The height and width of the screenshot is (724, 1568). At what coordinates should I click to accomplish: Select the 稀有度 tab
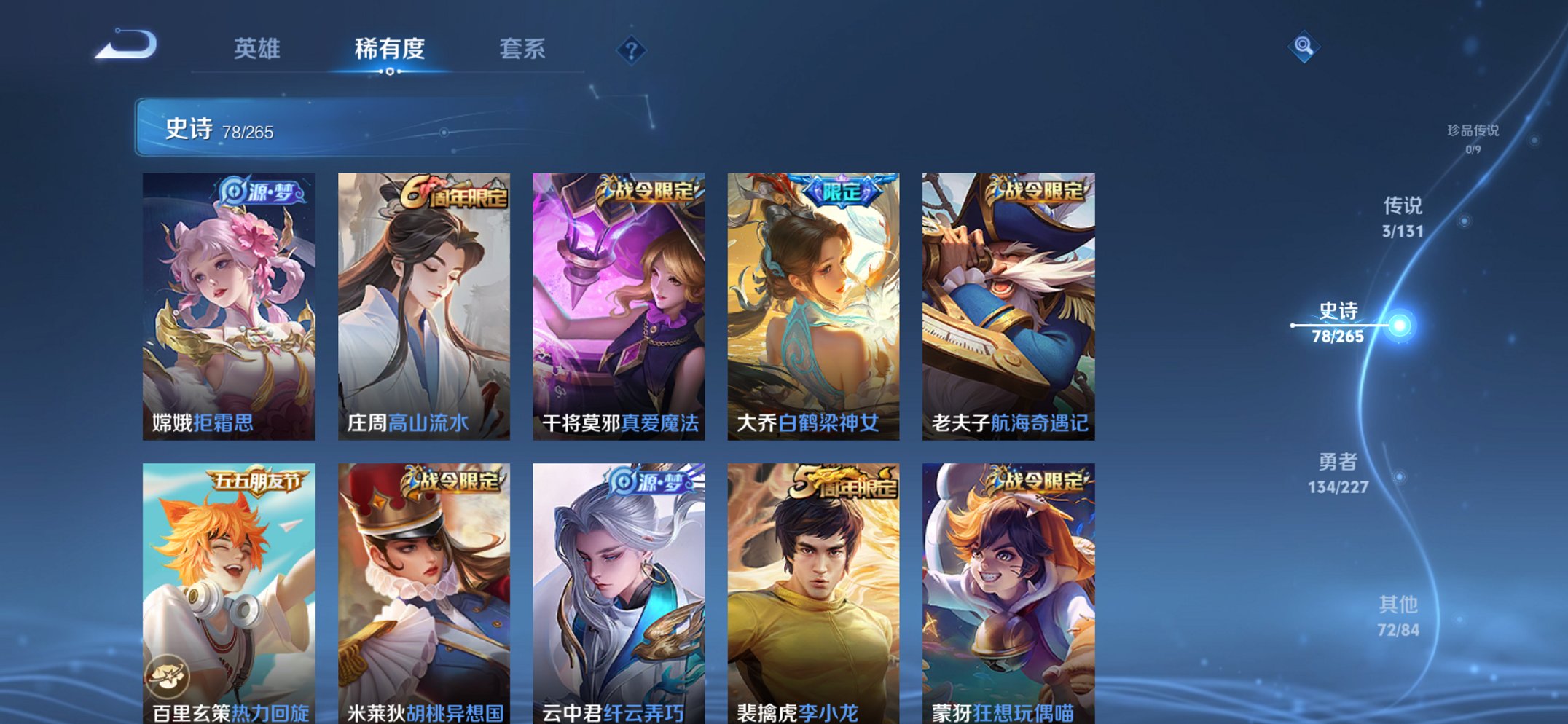[x=391, y=50]
